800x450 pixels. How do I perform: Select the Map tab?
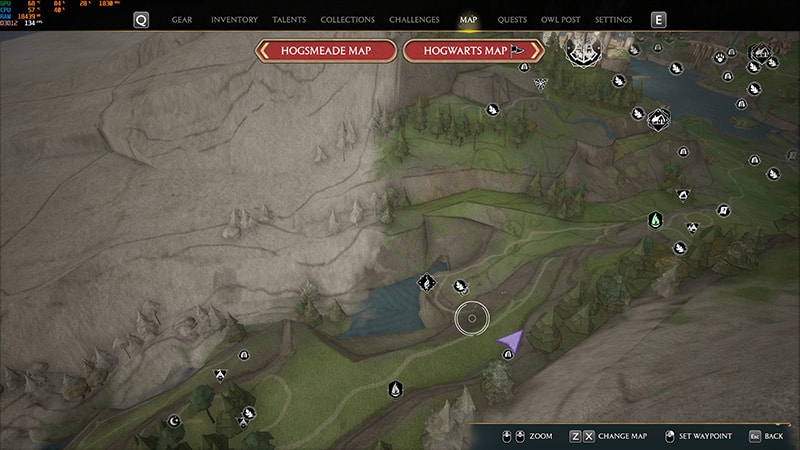[x=469, y=20]
